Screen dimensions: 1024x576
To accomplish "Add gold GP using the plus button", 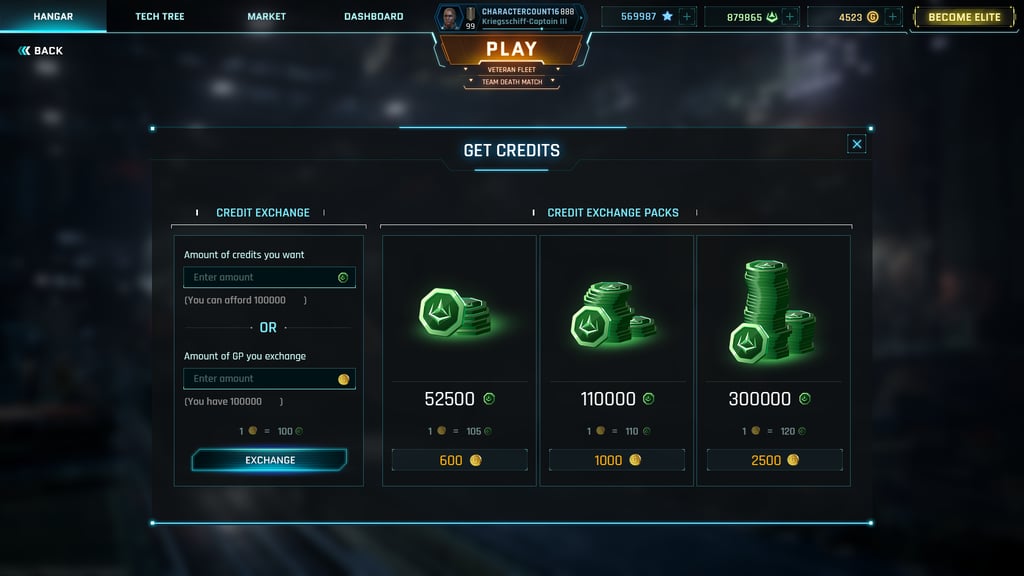I will point(893,17).
